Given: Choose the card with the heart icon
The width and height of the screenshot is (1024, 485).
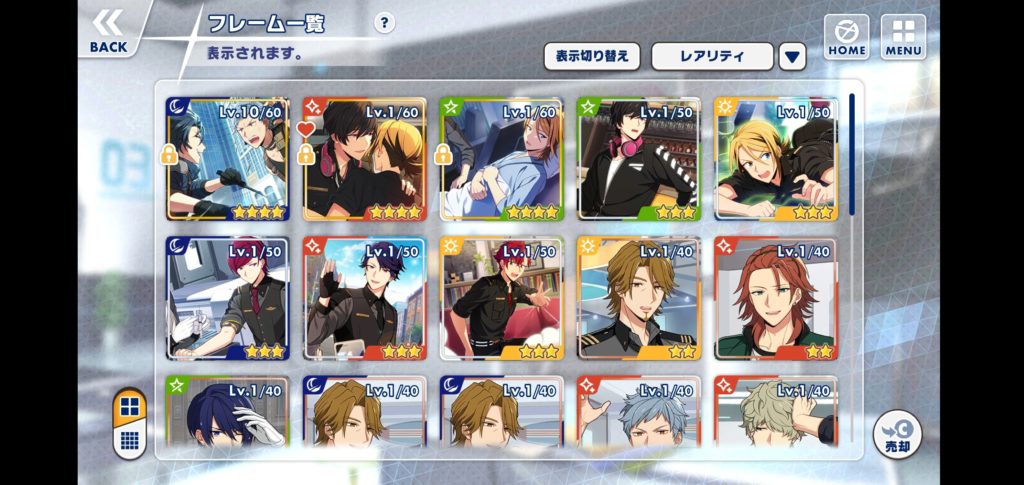Looking at the screenshot, I should point(365,159).
